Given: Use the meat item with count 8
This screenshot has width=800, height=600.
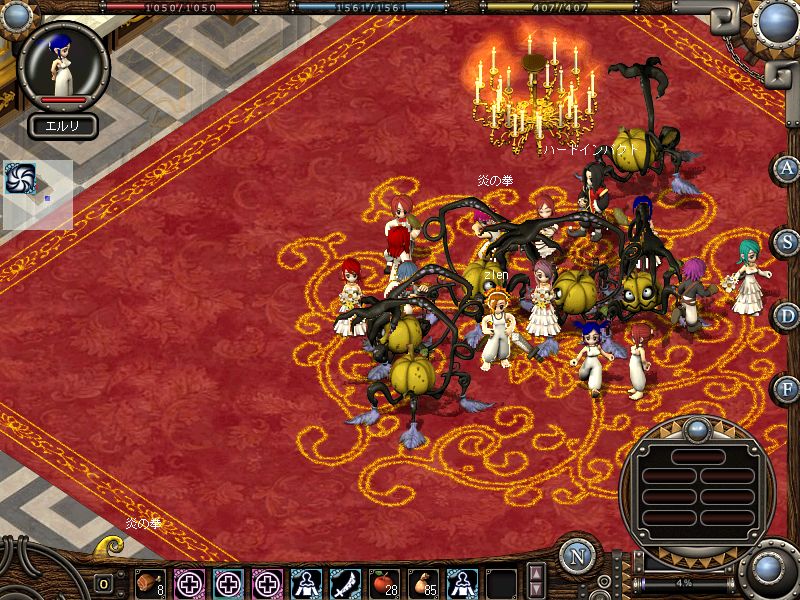Looking at the screenshot, I should click(x=150, y=582).
